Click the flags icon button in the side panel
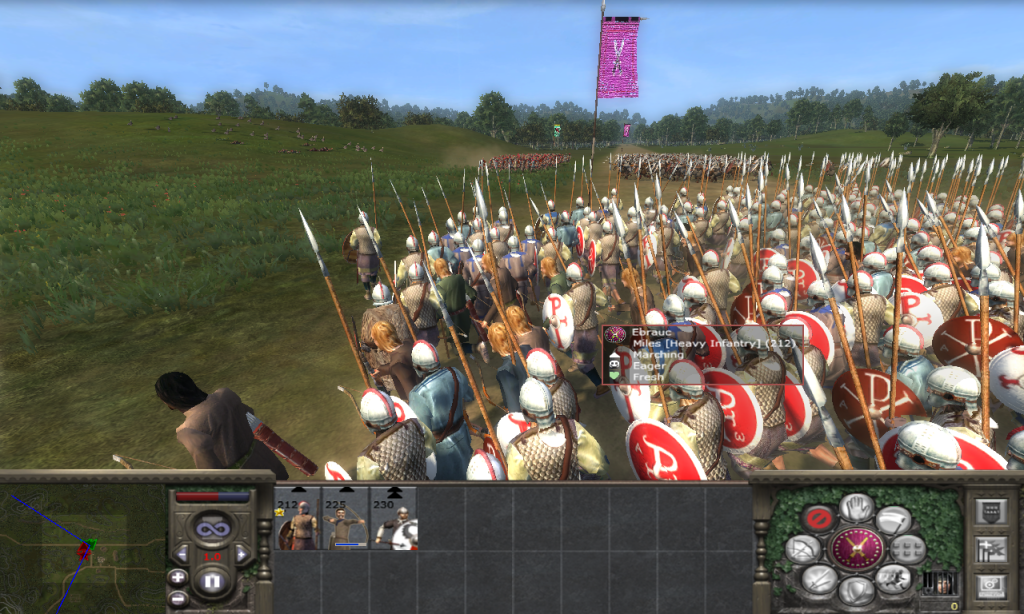 (x=990, y=548)
